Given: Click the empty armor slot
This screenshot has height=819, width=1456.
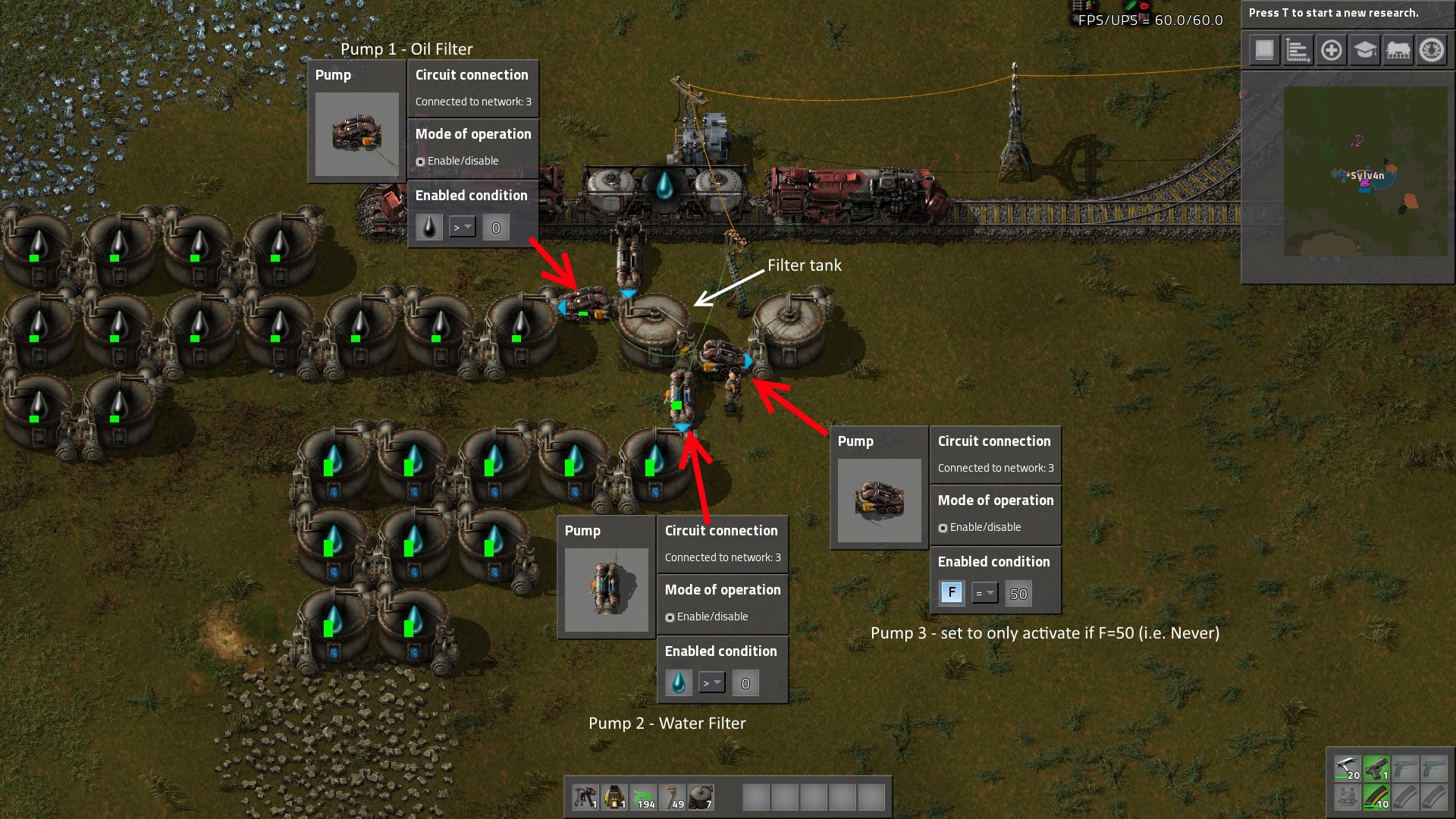Looking at the screenshot, I should point(1348,797).
